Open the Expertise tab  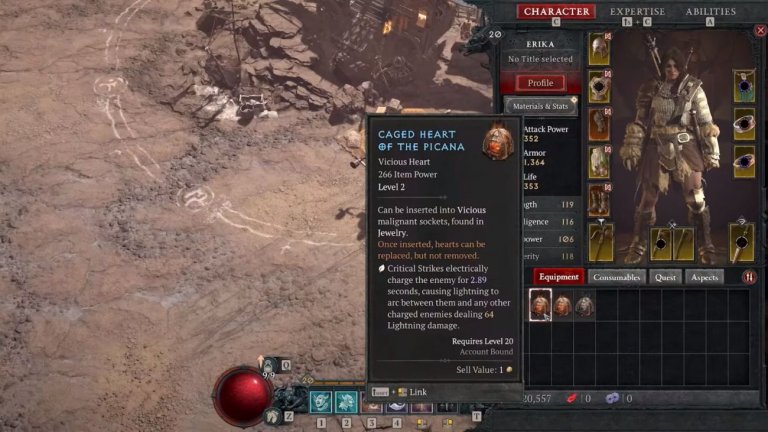(637, 12)
